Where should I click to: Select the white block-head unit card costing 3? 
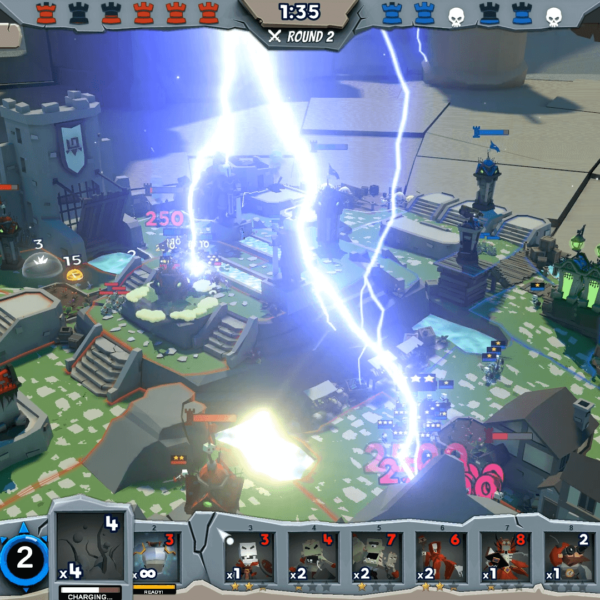tap(248, 557)
